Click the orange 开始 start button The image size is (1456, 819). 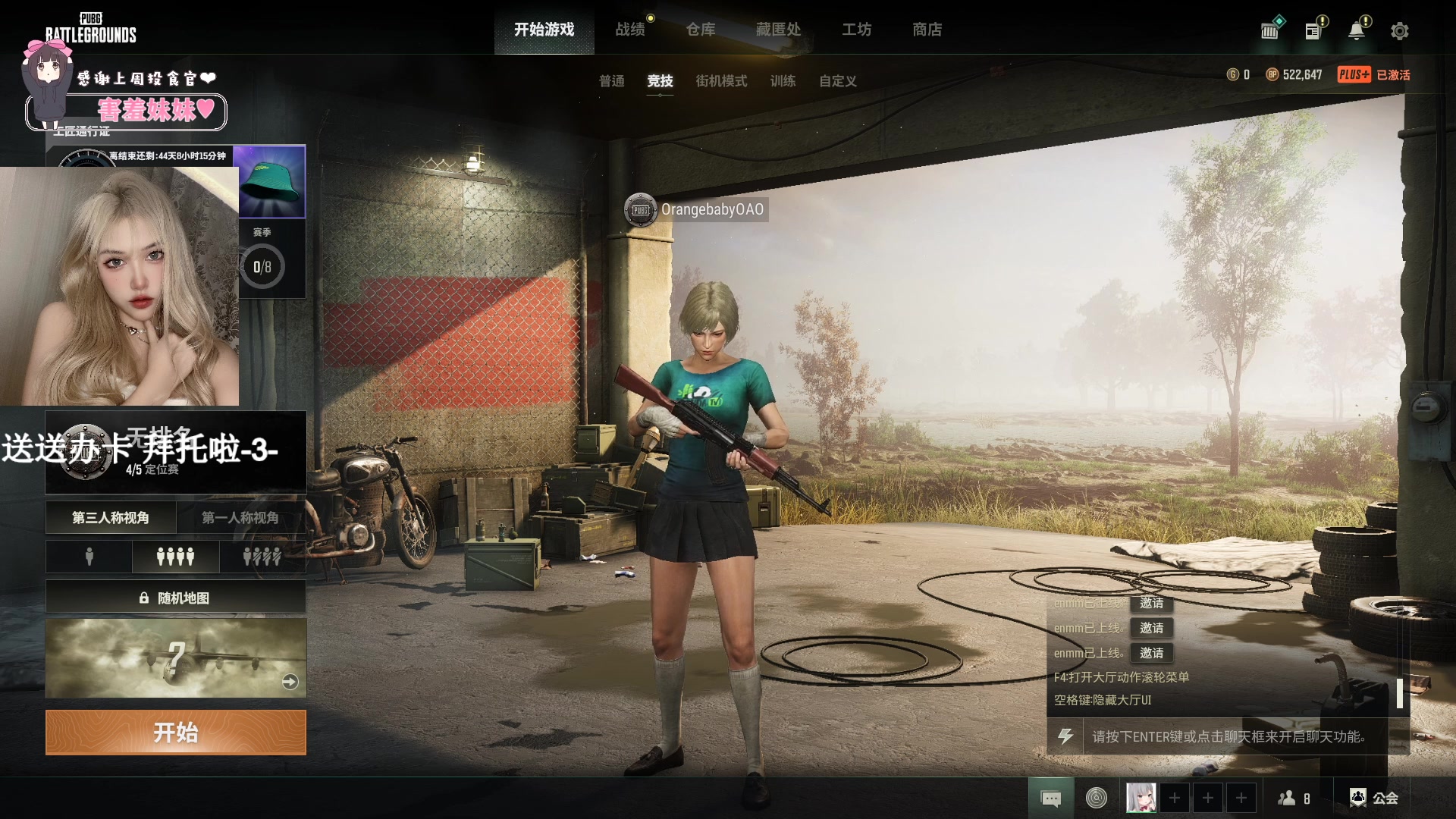coord(176,733)
